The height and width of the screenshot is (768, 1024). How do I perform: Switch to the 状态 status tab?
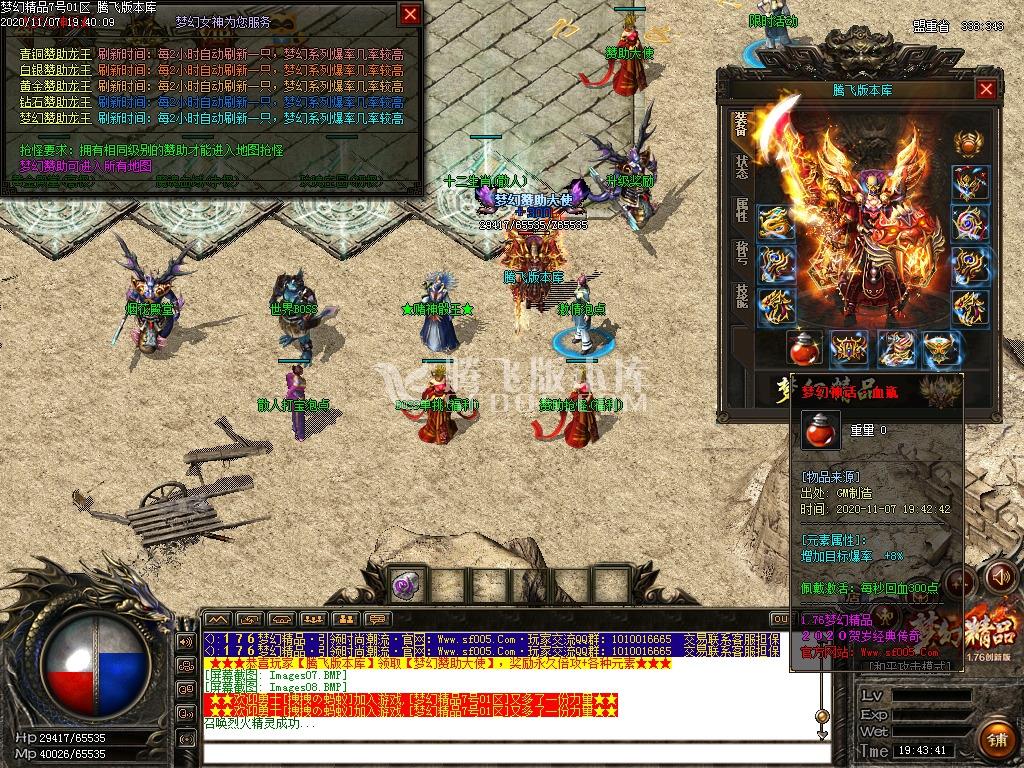tap(741, 167)
